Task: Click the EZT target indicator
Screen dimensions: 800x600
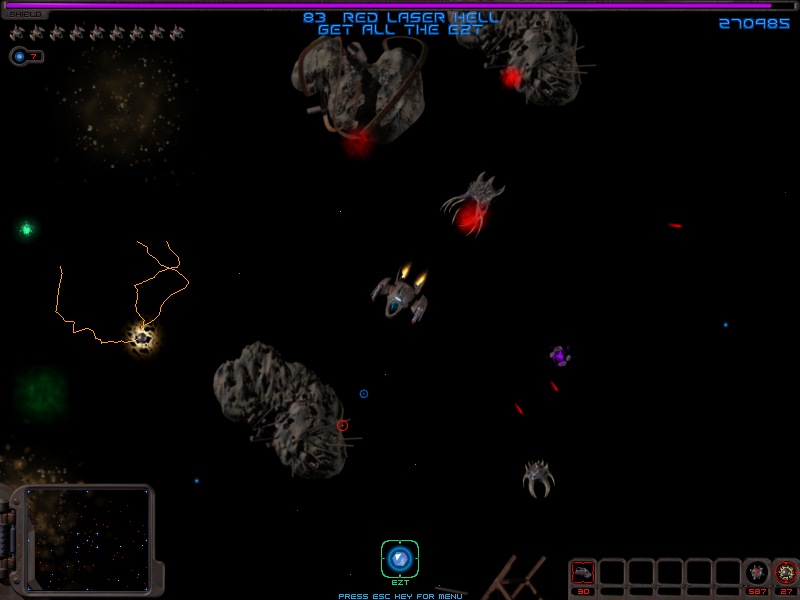Action: coord(399,558)
